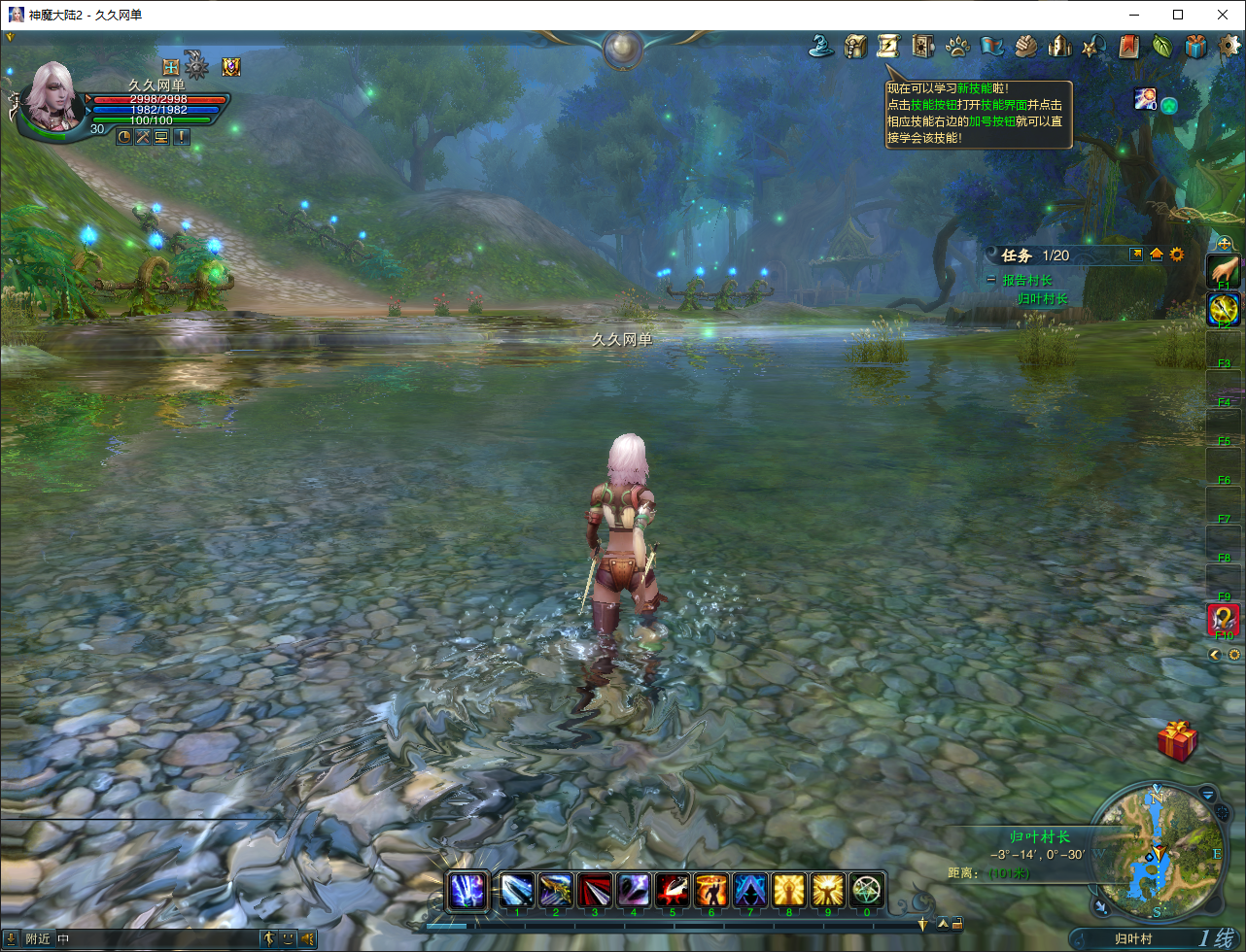1246x952 pixels.
Task: Click the 报告村长 quest entry
Action: tap(1027, 280)
